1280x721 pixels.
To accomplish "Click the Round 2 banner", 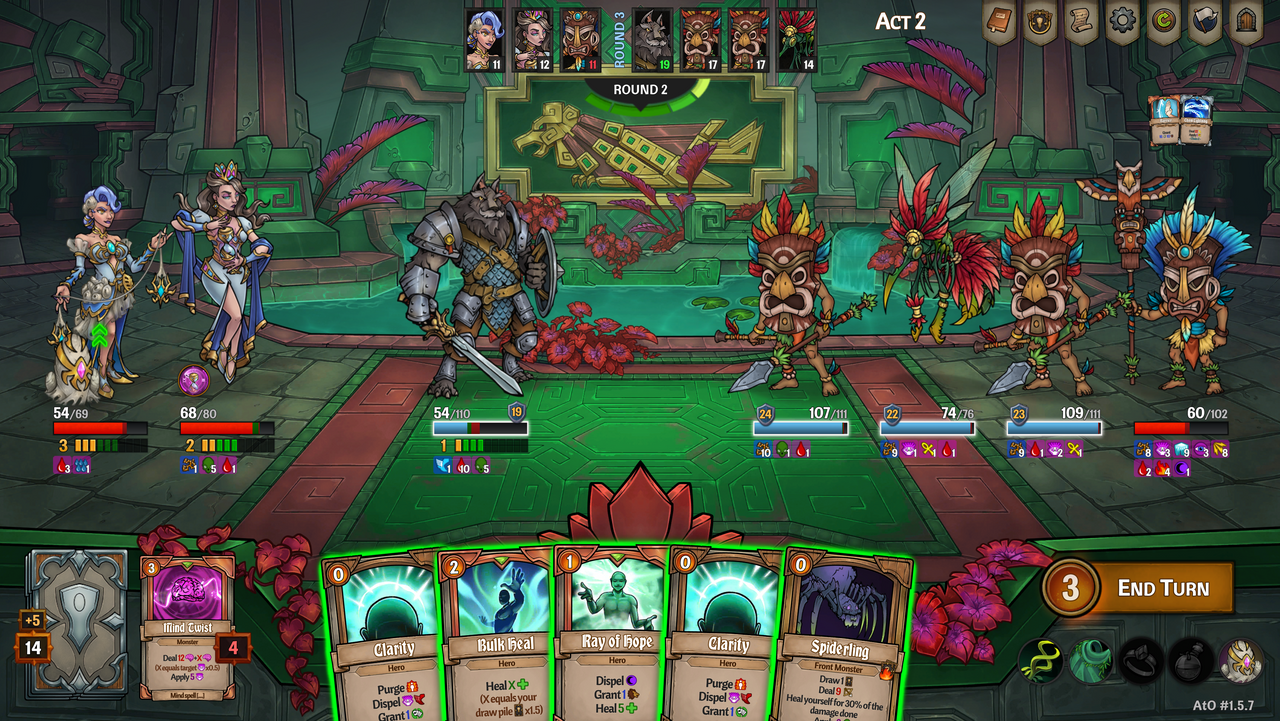I will tap(639, 90).
